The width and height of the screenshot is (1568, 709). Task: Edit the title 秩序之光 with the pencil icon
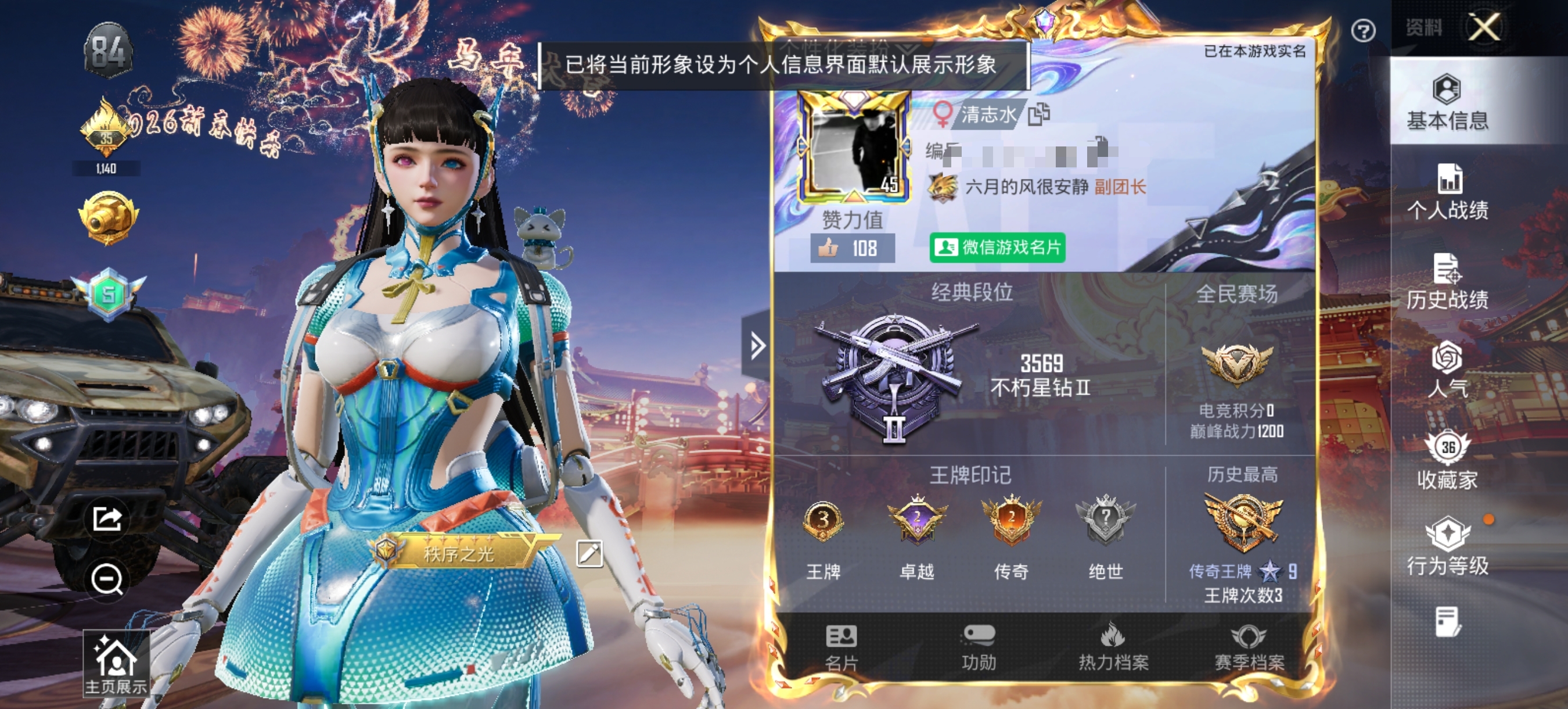(589, 554)
